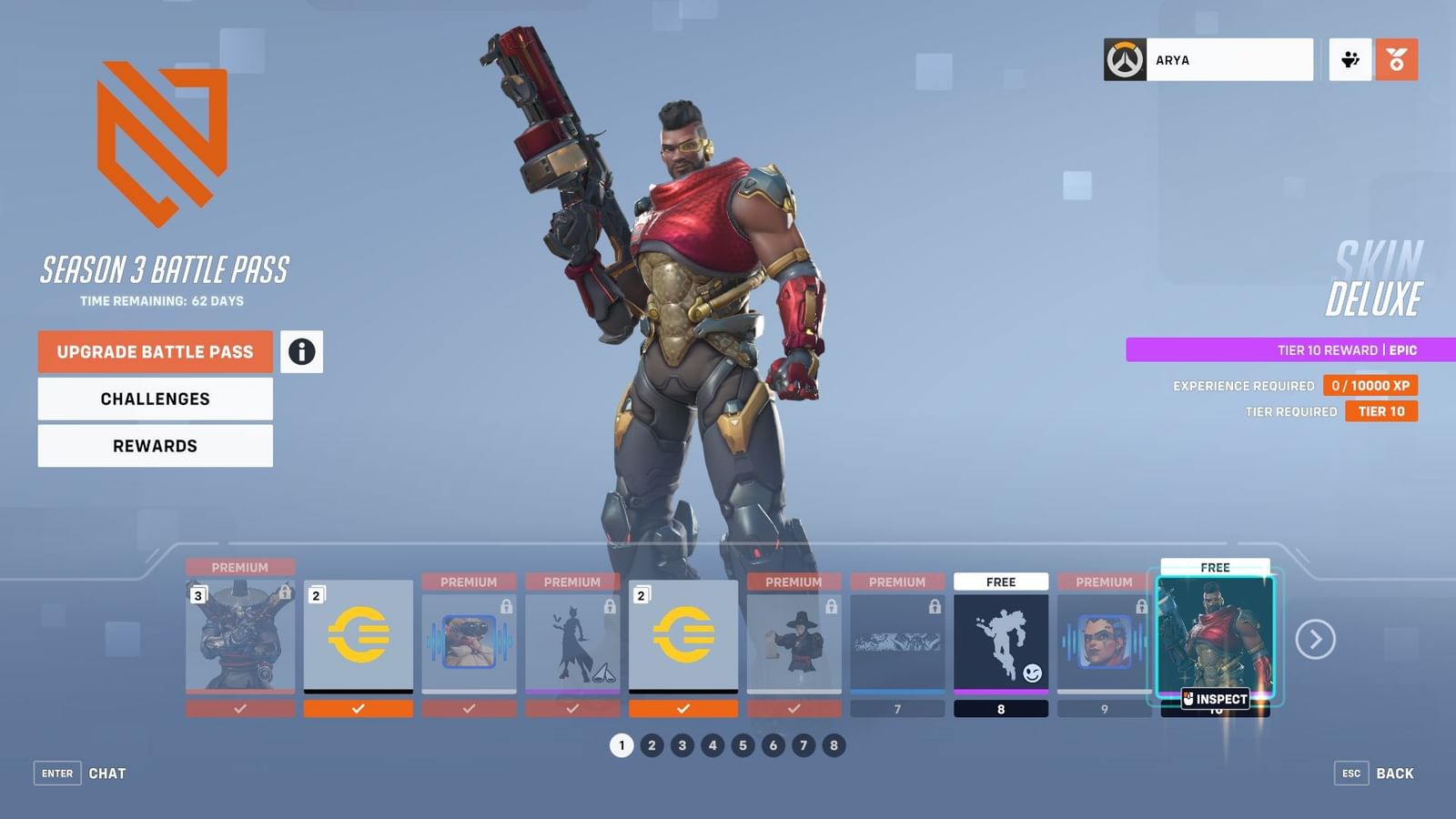Screen dimensions: 1456x819
Task: Open the Challenges menu
Action: [x=154, y=398]
